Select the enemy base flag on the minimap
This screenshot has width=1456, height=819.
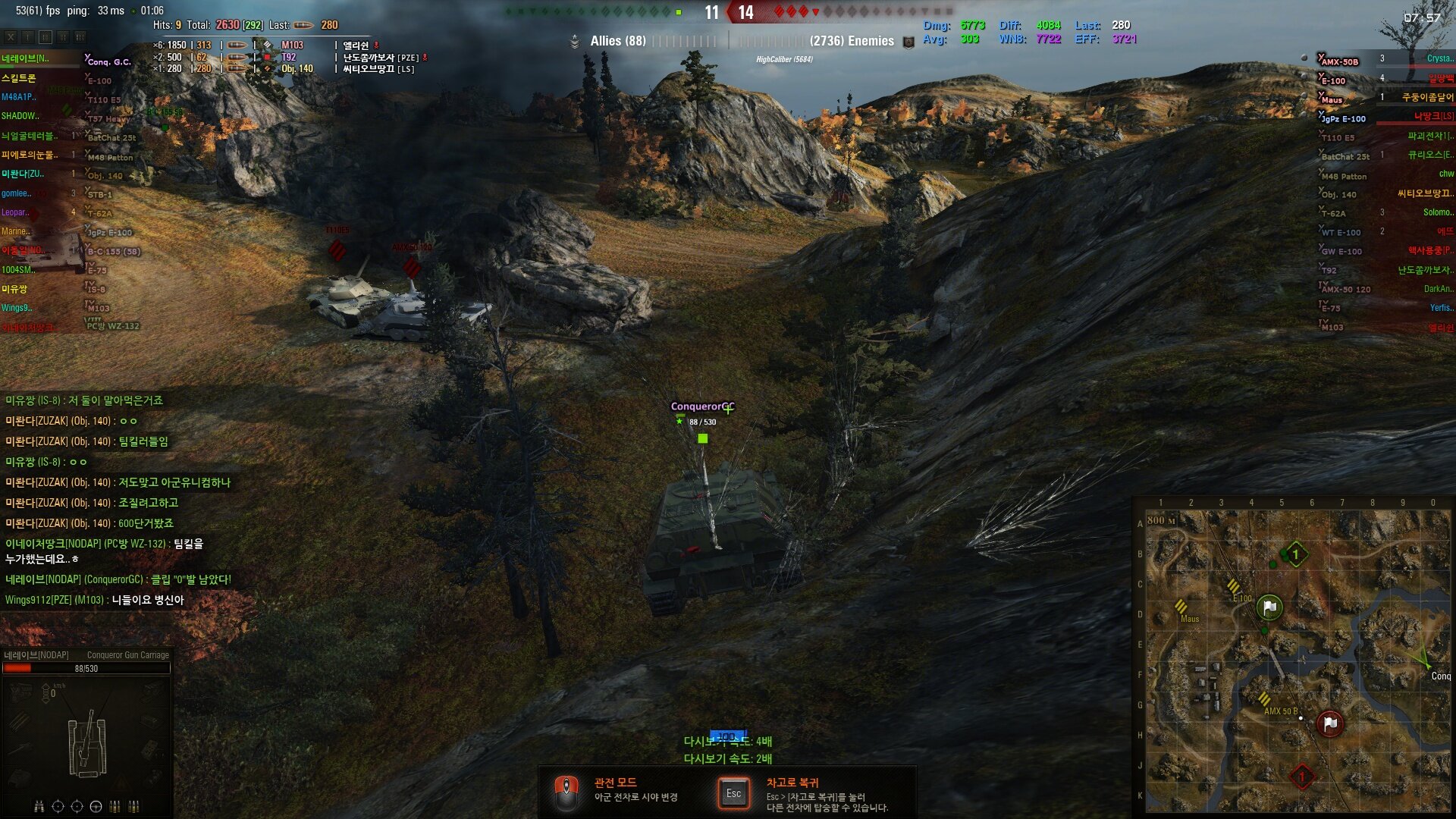pyautogui.click(x=1329, y=723)
